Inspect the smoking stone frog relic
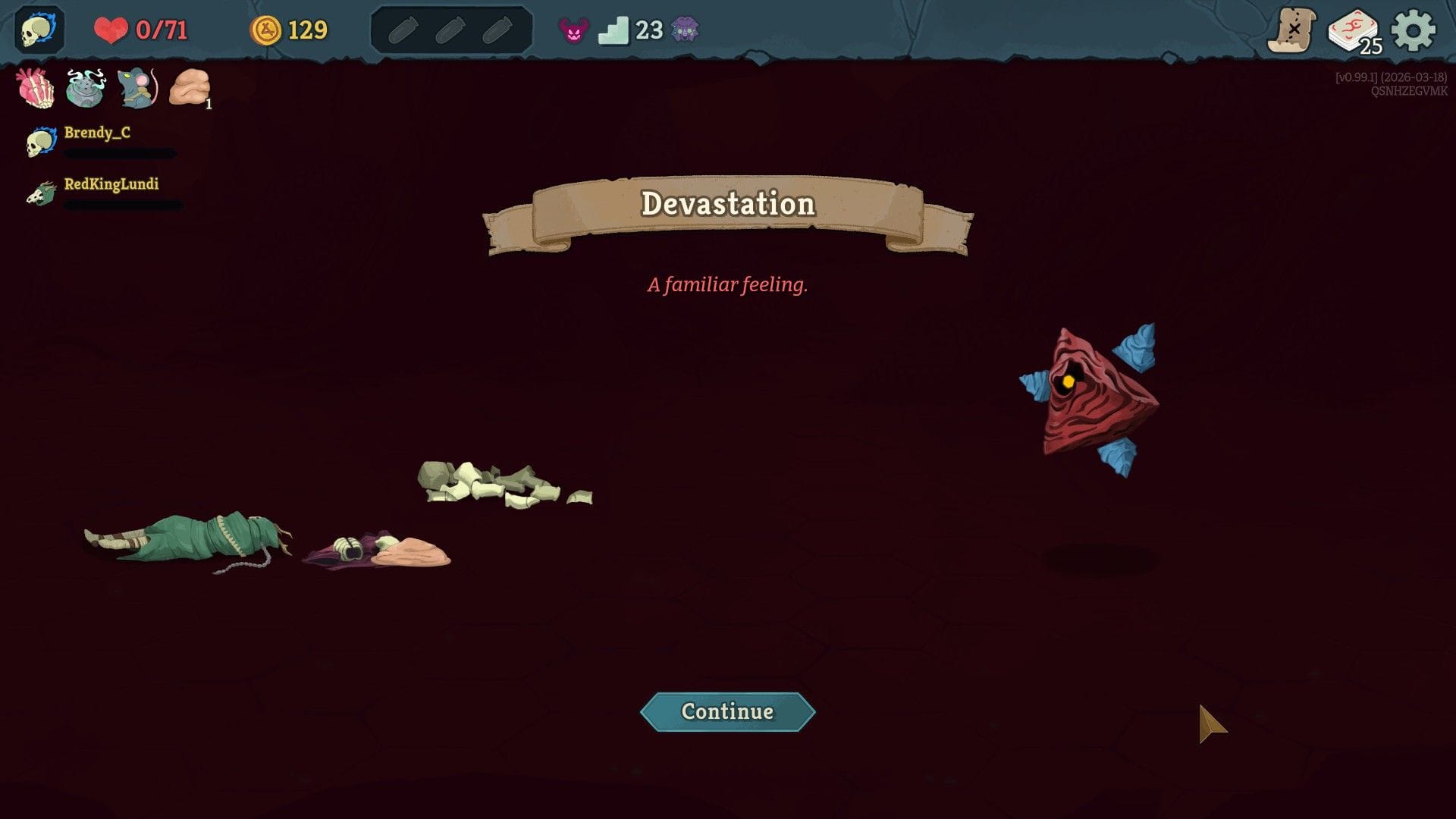Viewport: 1456px width, 819px height. coord(85,89)
